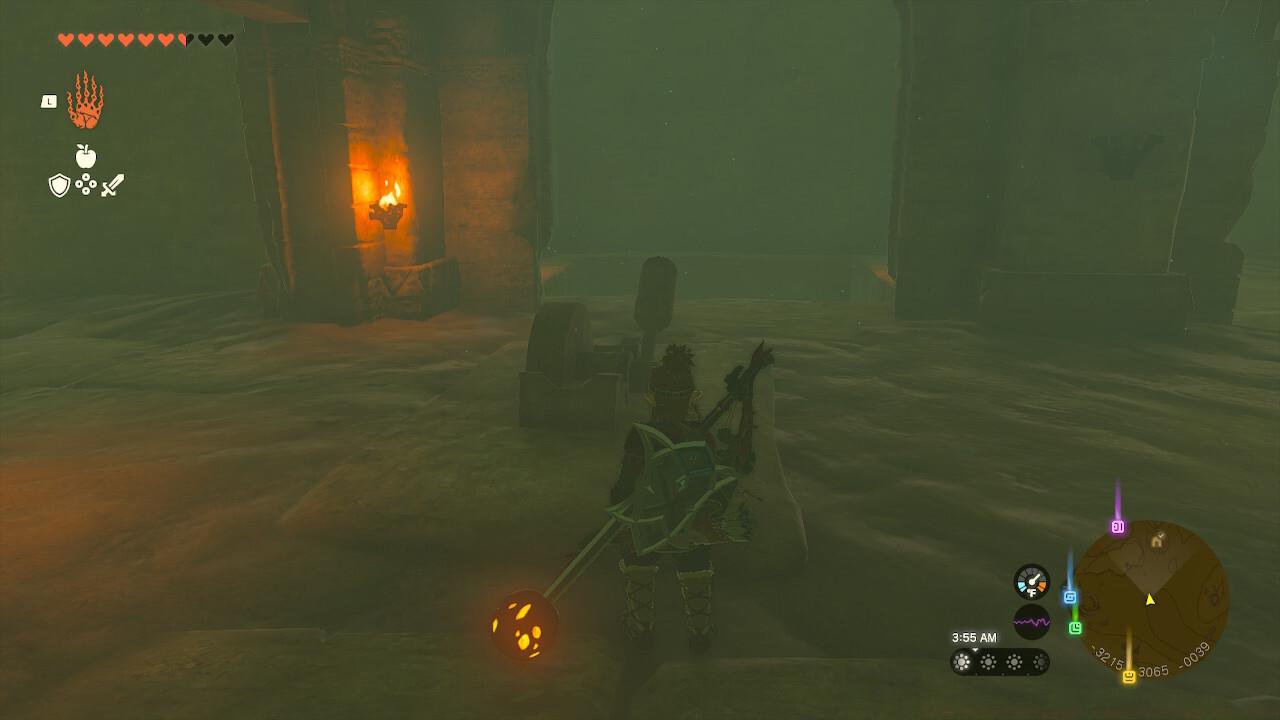The height and width of the screenshot is (720, 1280).
Task: Click the yellow pin marker below the minimap
Action: pos(1129,675)
